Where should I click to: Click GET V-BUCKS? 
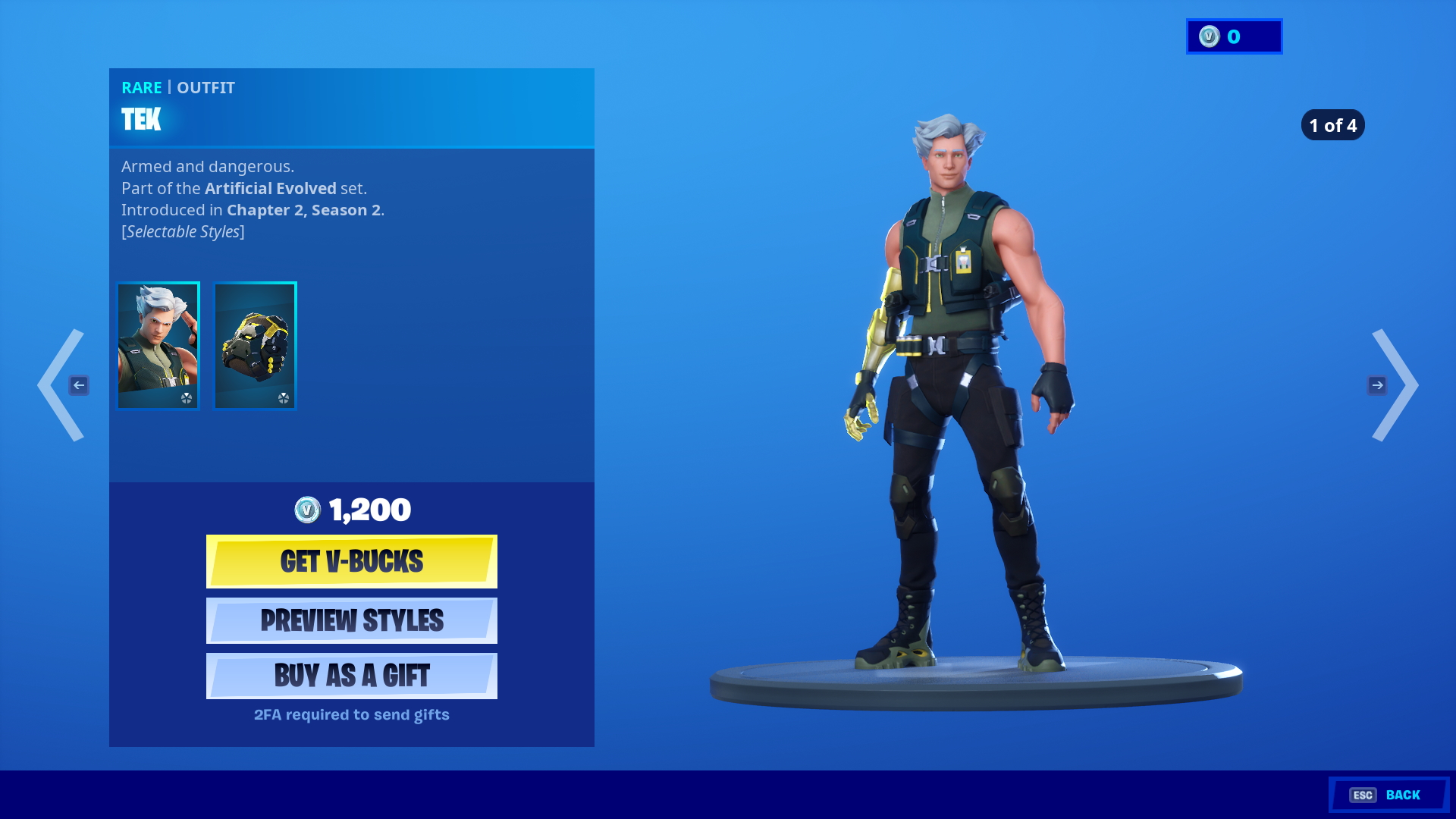pyautogui.click(x=351, y=561)
